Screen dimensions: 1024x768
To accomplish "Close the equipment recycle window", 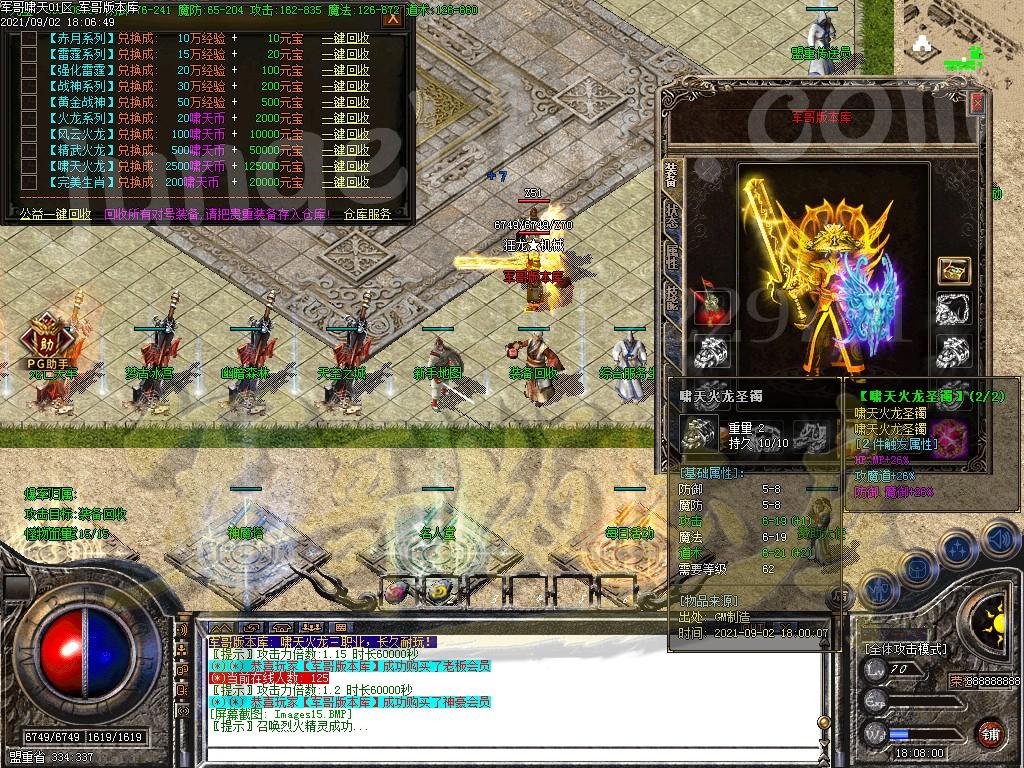I will [x=393, y=17].
